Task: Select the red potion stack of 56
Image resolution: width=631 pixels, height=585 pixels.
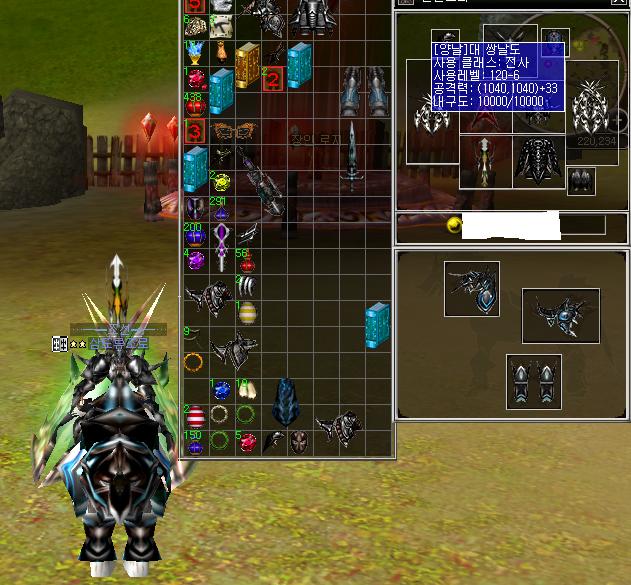Action: coord(246,260)
